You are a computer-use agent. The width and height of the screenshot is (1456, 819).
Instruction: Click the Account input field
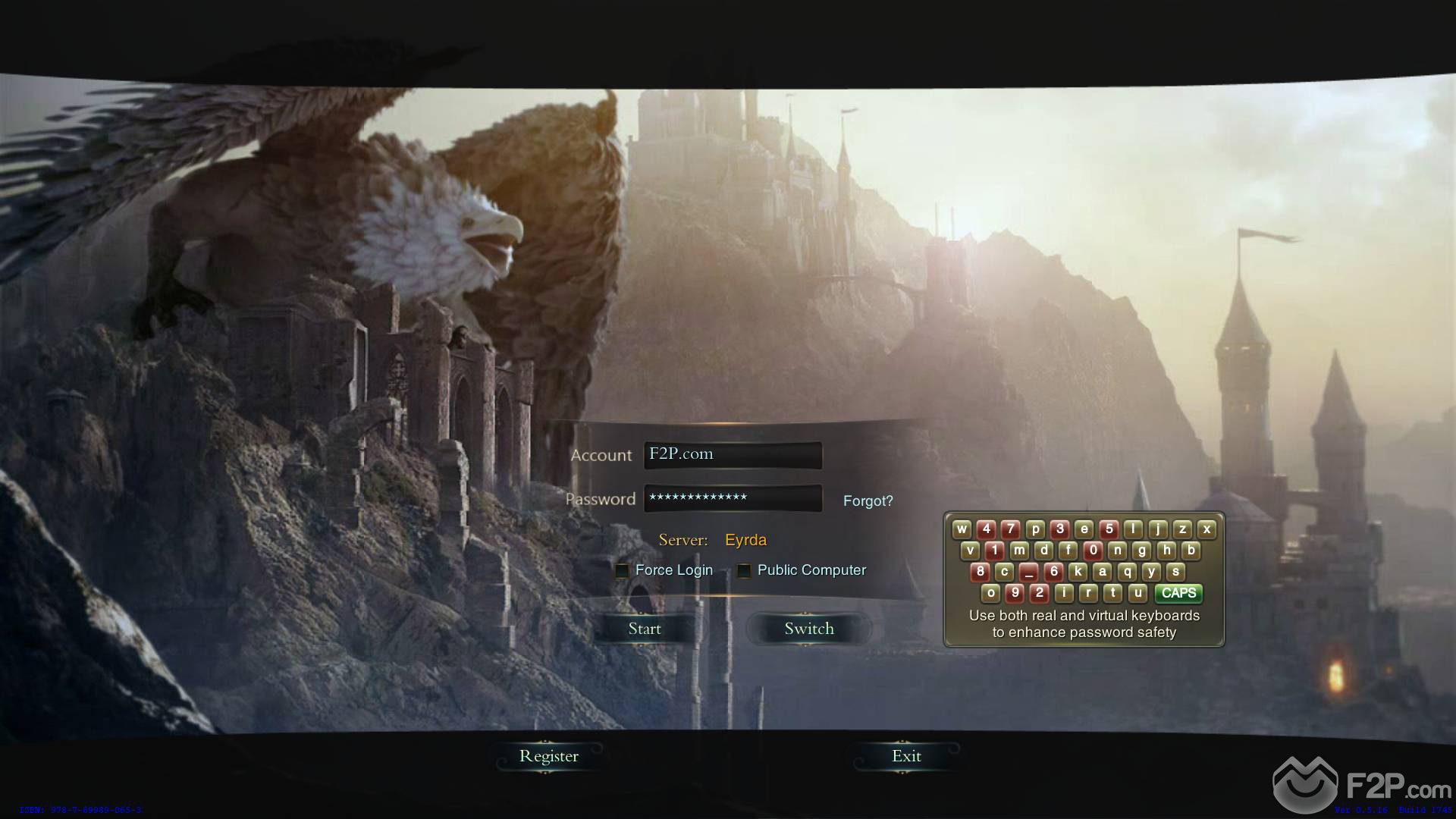(x=733, y=455)
